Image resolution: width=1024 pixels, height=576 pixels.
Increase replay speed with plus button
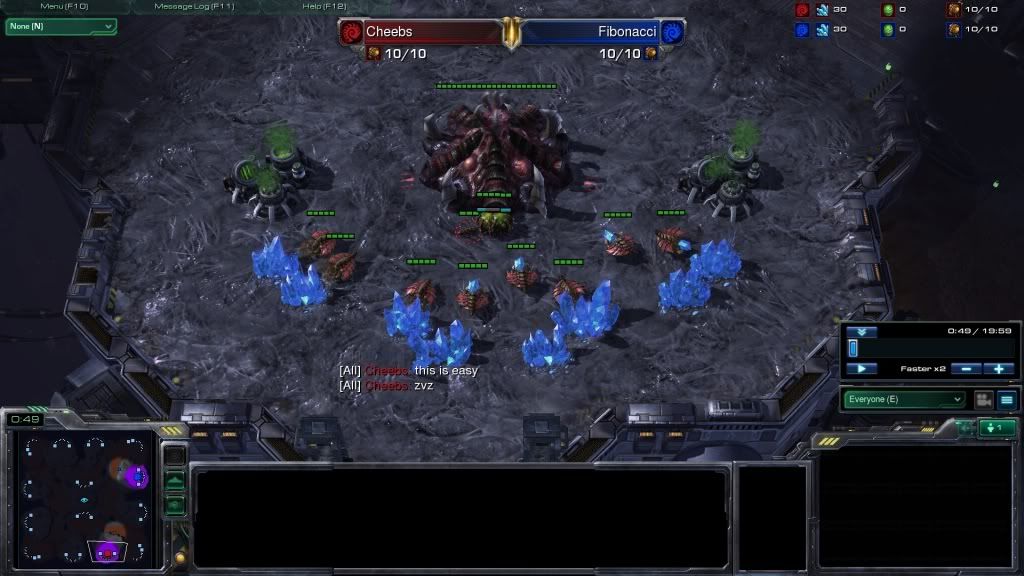999,368
